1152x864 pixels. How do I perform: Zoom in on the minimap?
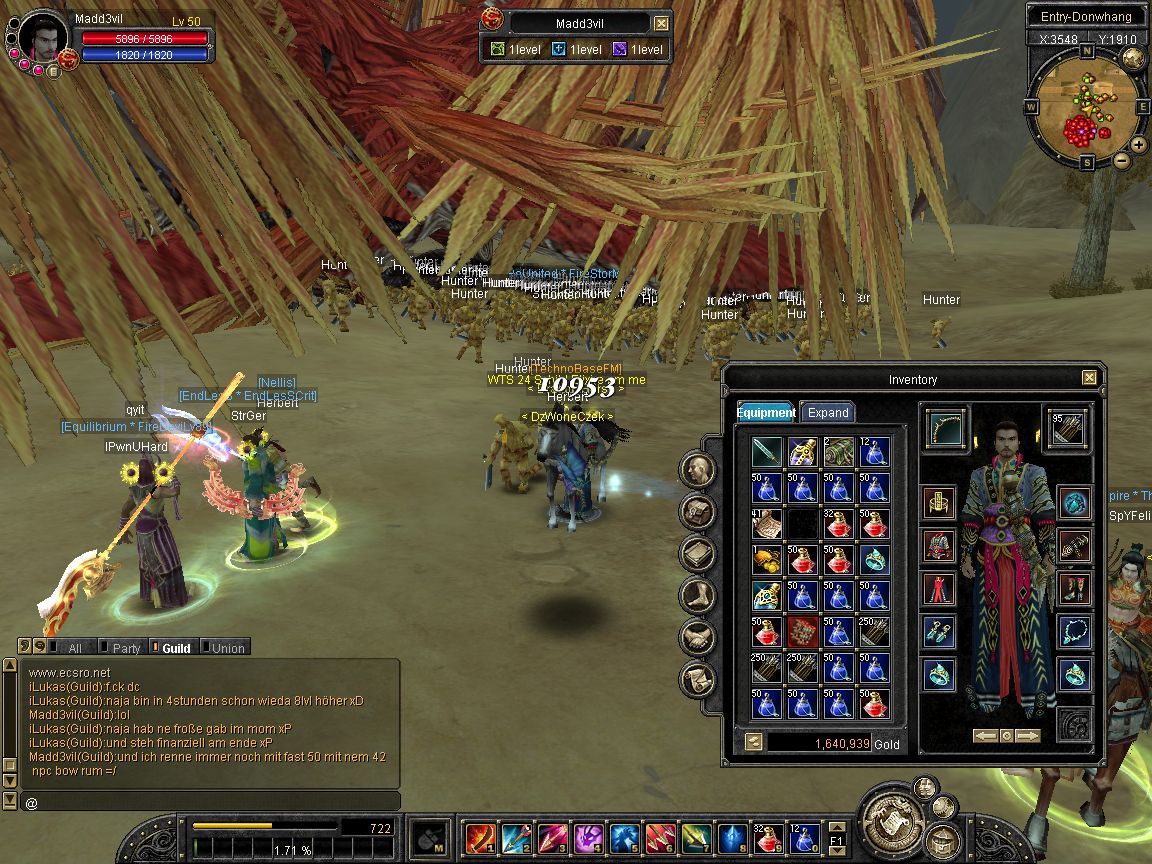point(1139,145)
